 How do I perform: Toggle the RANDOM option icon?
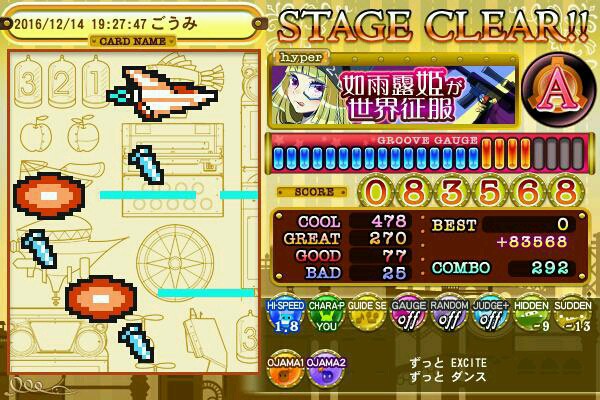click(447, 317)
